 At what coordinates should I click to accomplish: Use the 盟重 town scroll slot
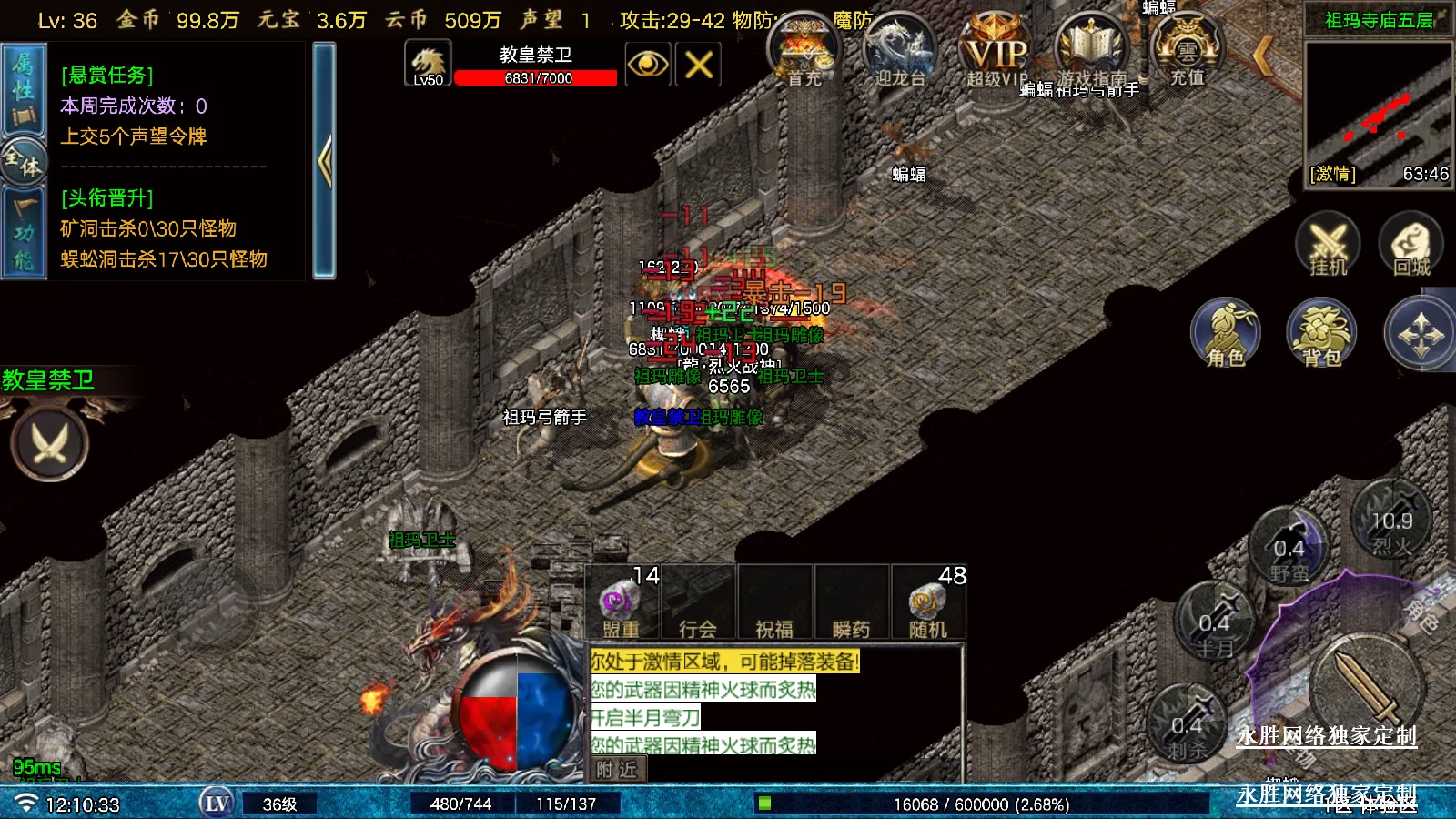pyautogui.click(x=621, y=604)
